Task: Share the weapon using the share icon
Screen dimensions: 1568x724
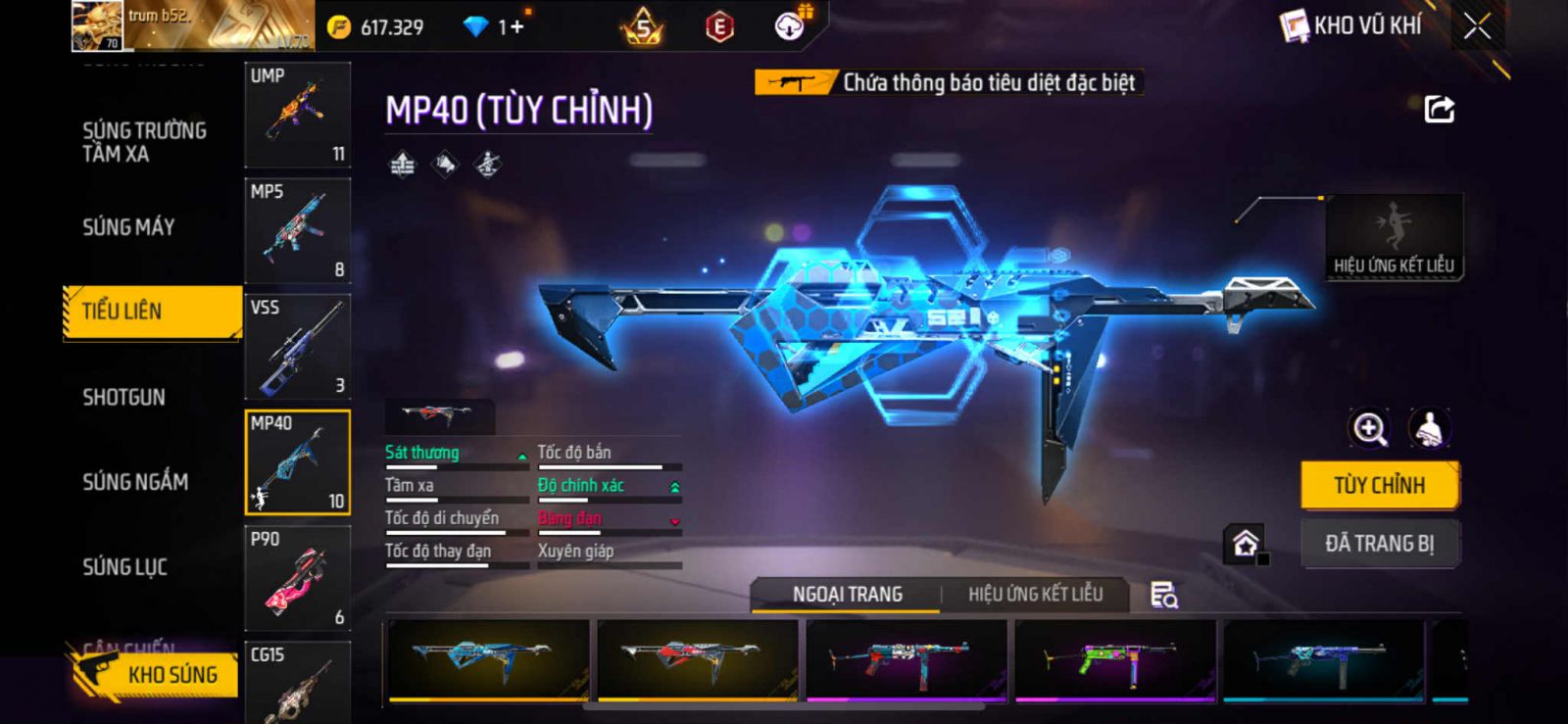Action: pos(1439,109)
